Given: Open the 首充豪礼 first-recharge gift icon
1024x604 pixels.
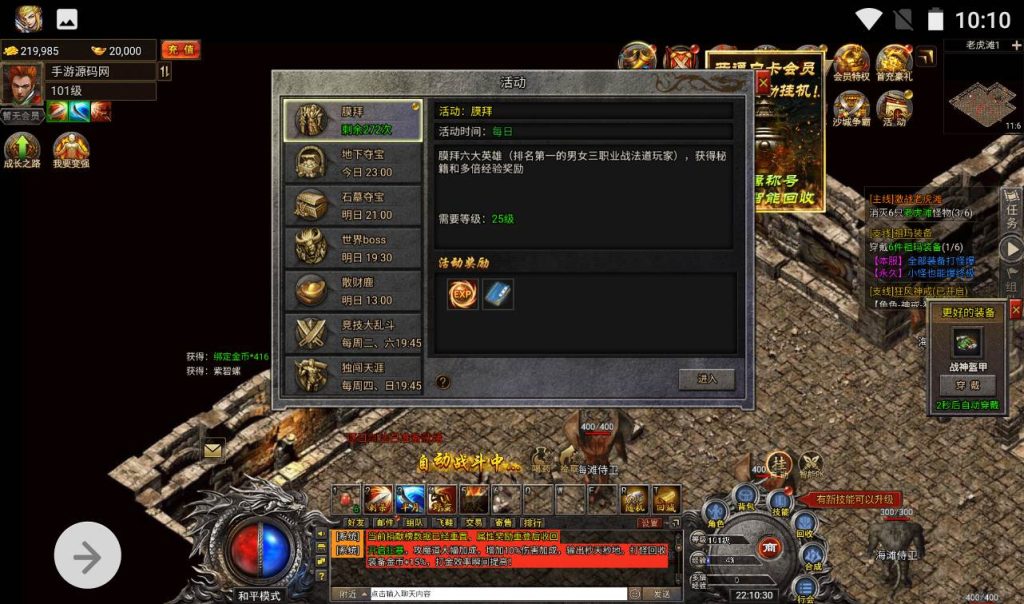Looking at the screenshot, I should [894, 63].
